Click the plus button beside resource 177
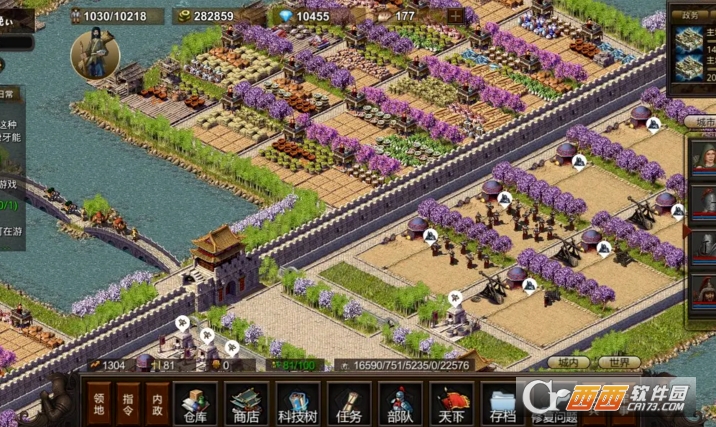The width and height of the screenshot is (716, 427). coord(456,16)
